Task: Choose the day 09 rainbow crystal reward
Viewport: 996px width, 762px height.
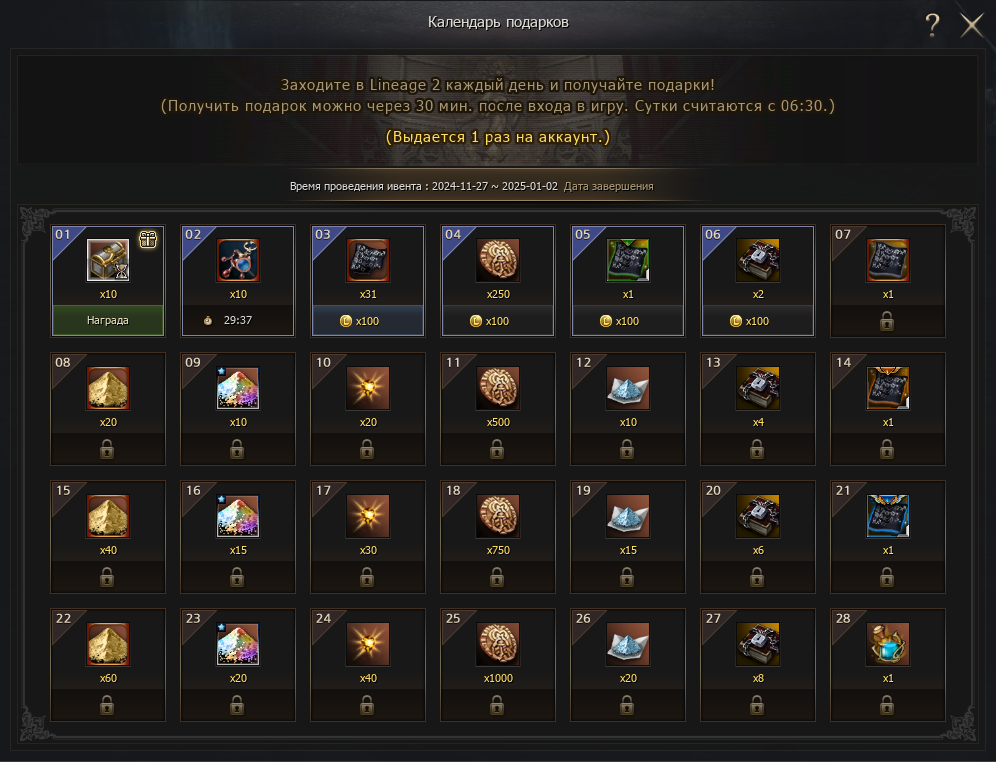Action: [x=238, y=388]
